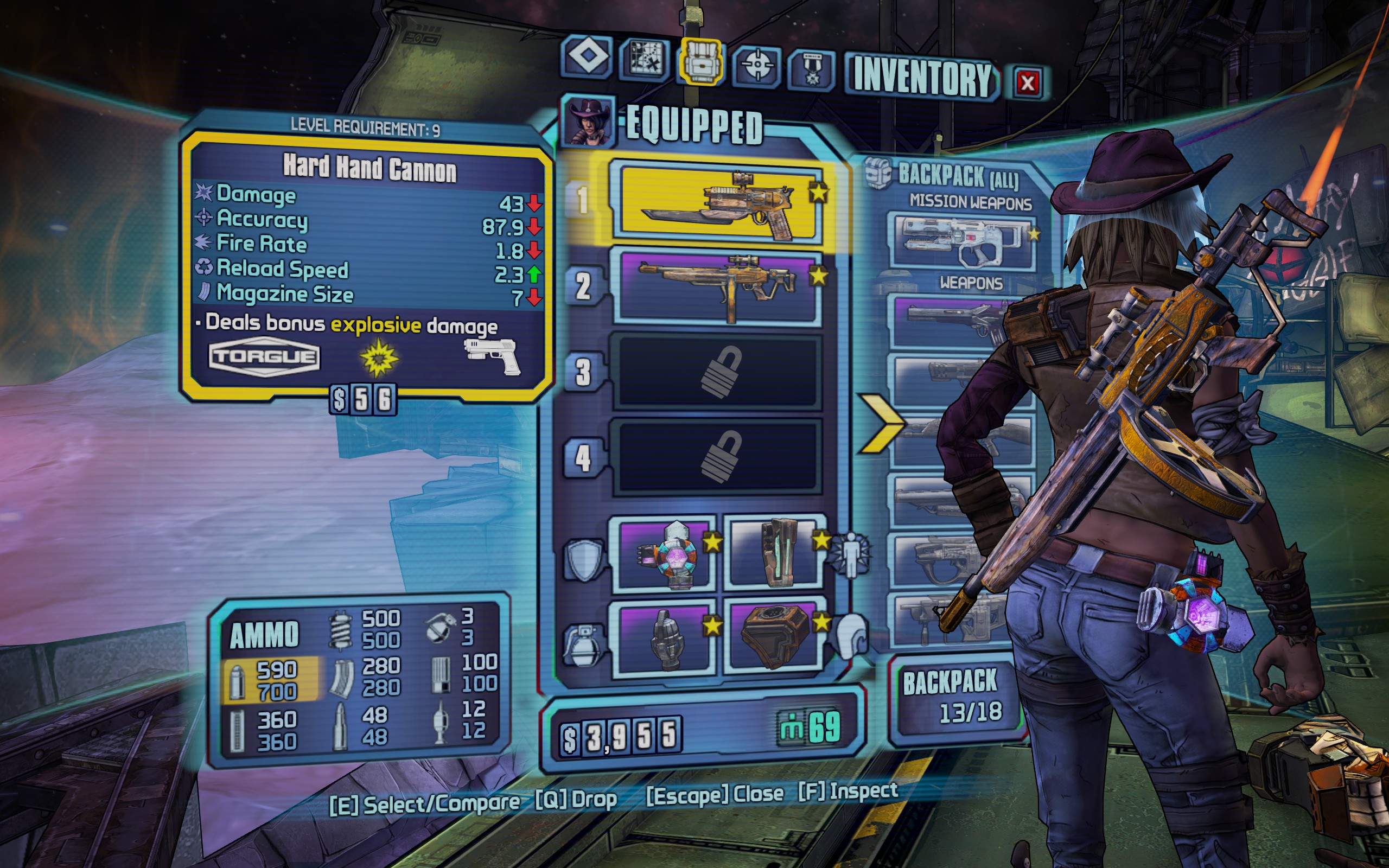Switch to the Badass Rank medal tab
Viewport: 1389px width, 868px height.
pos(811,68)
